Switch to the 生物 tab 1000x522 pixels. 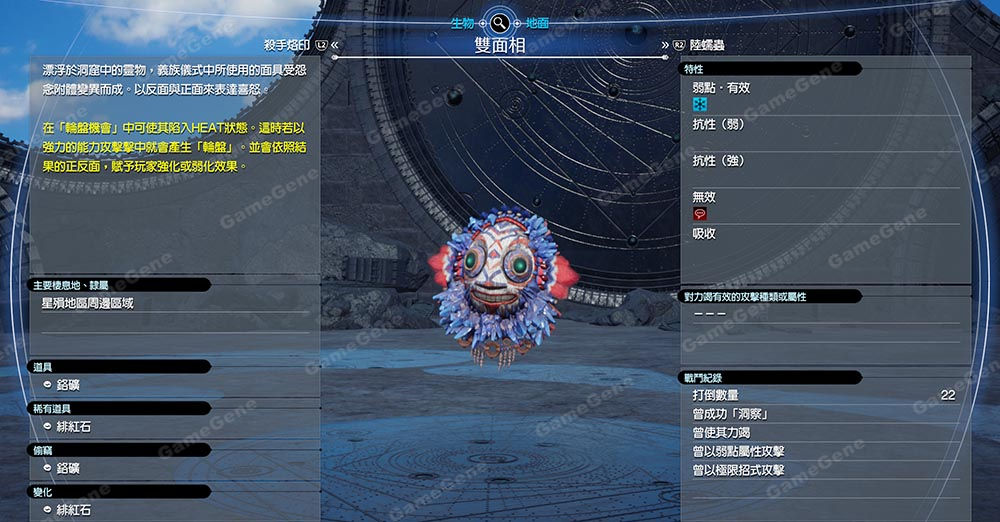pyautogui.click(x=462, y=22)
